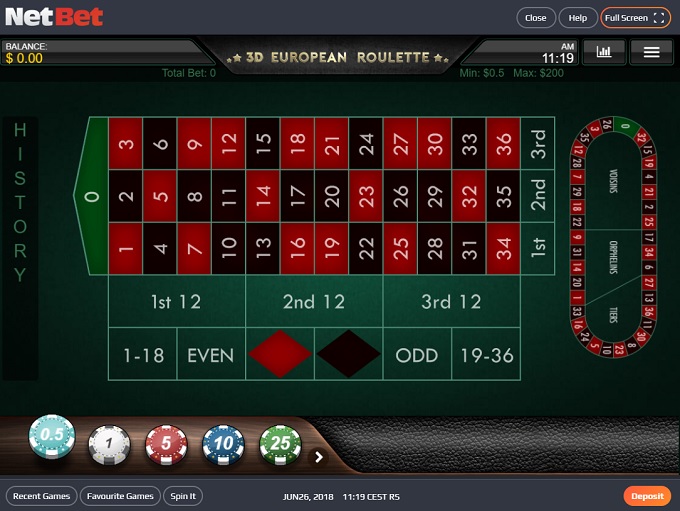Choose the white 1 chip
The image size is (680, 511).
tap(109, 443)
